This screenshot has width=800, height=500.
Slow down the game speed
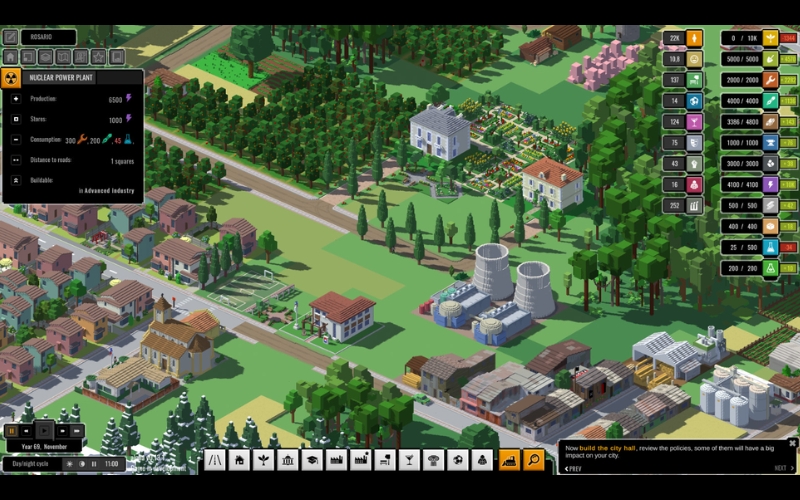[x=28, y=431]
